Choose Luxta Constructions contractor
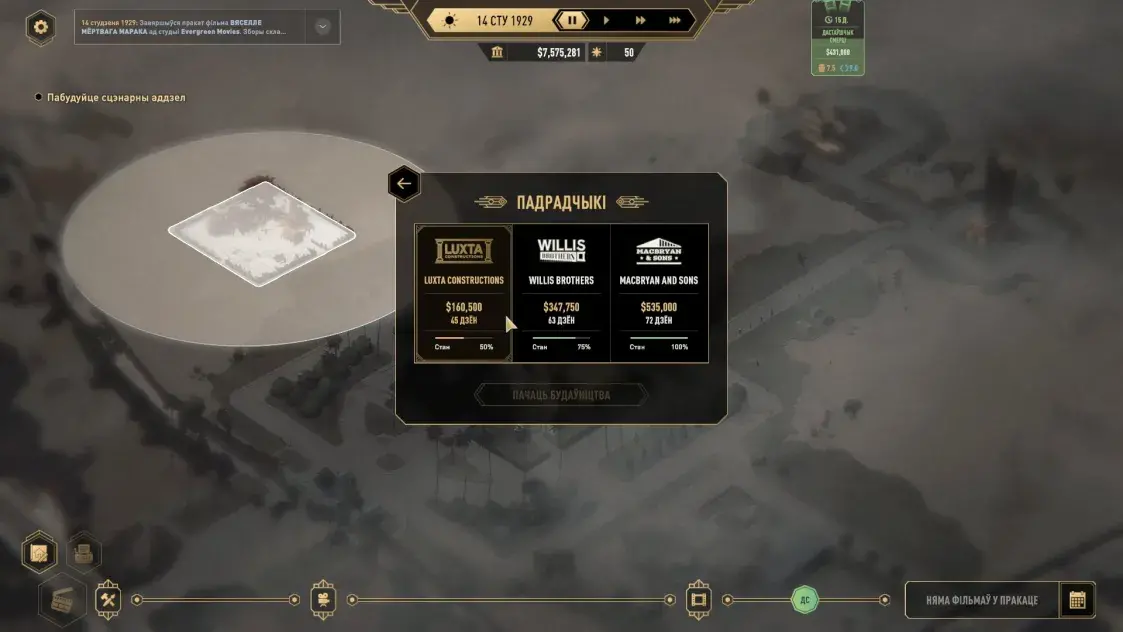The height and width of the screenshot is (632, 1123). tap(464, 293)
